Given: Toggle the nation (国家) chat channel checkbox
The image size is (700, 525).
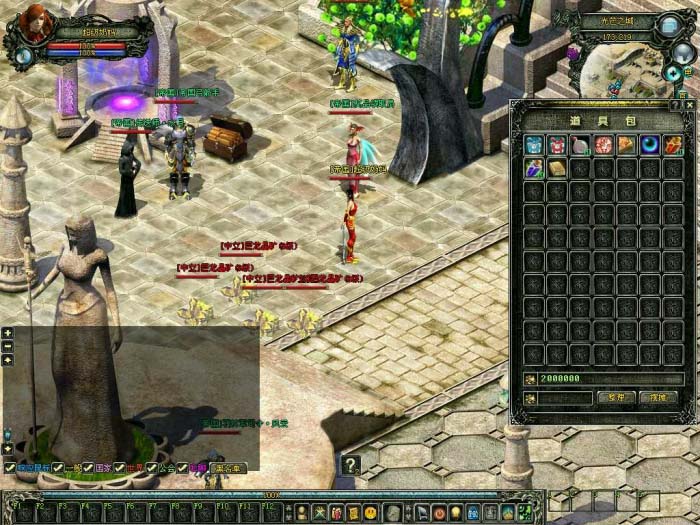Looking at the screenshot, I should (x=87, y=468).
